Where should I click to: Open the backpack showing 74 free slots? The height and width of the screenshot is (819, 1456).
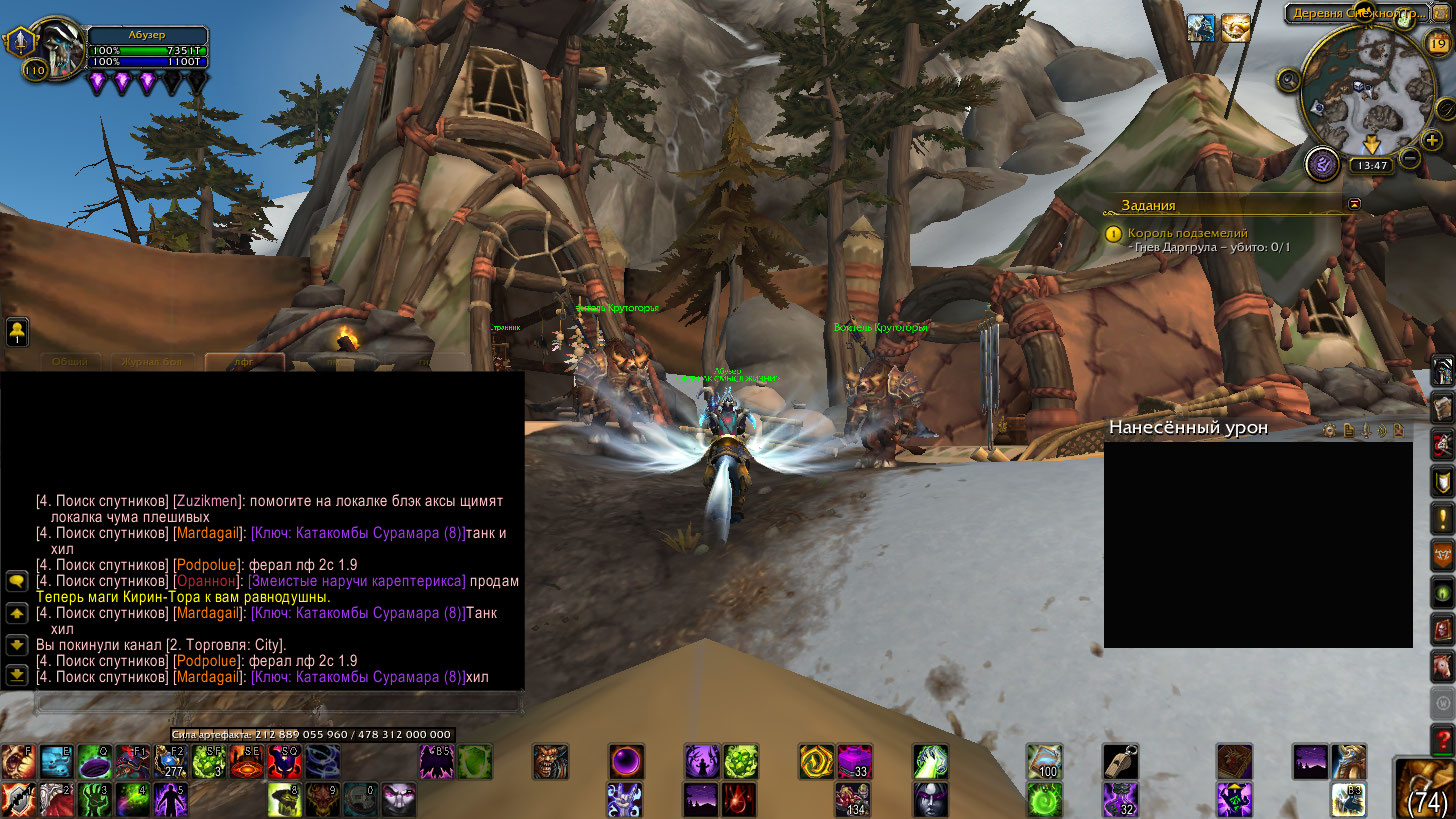pyautogui.click(x=1425, y=788)
